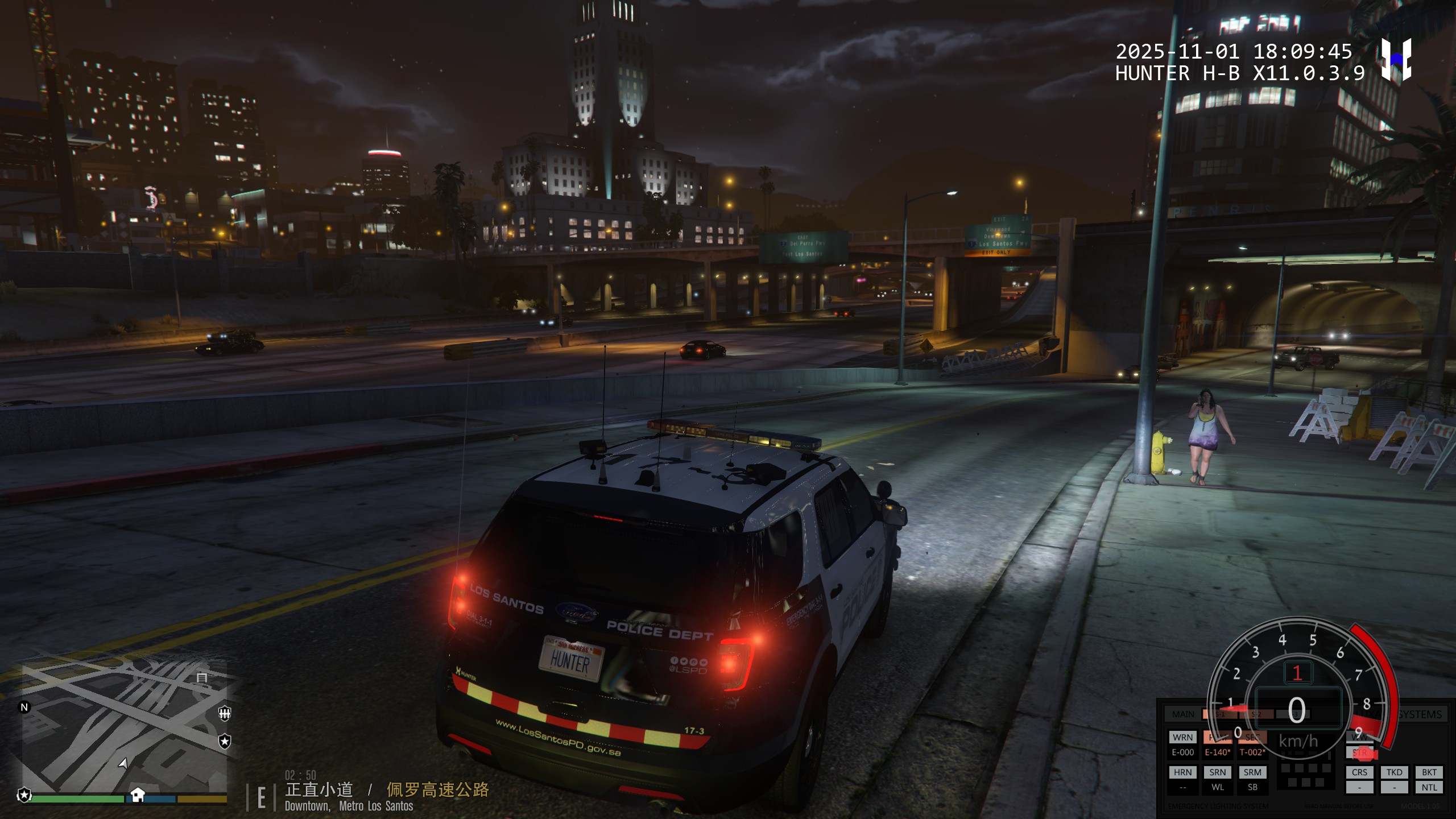
Task: Click the white house blip on minimap
Action: pyautogui.click(x=137, y=794)
